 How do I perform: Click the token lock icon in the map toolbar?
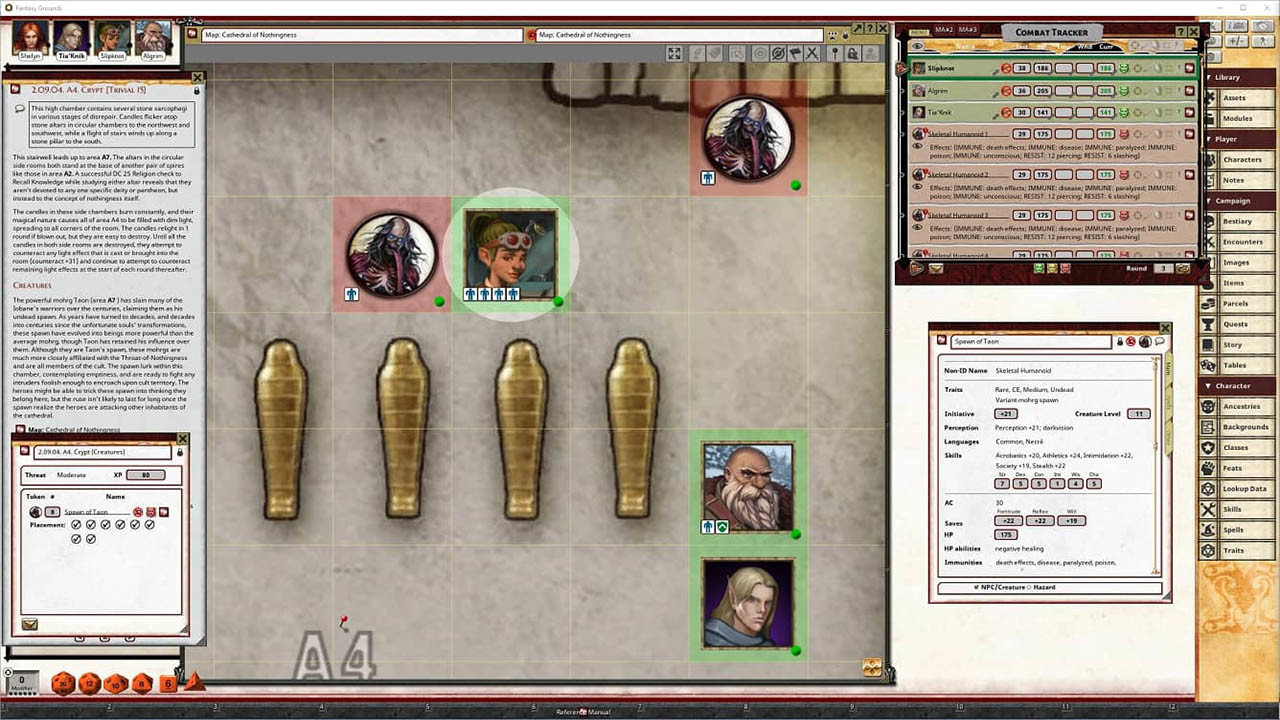coord(854,53)
